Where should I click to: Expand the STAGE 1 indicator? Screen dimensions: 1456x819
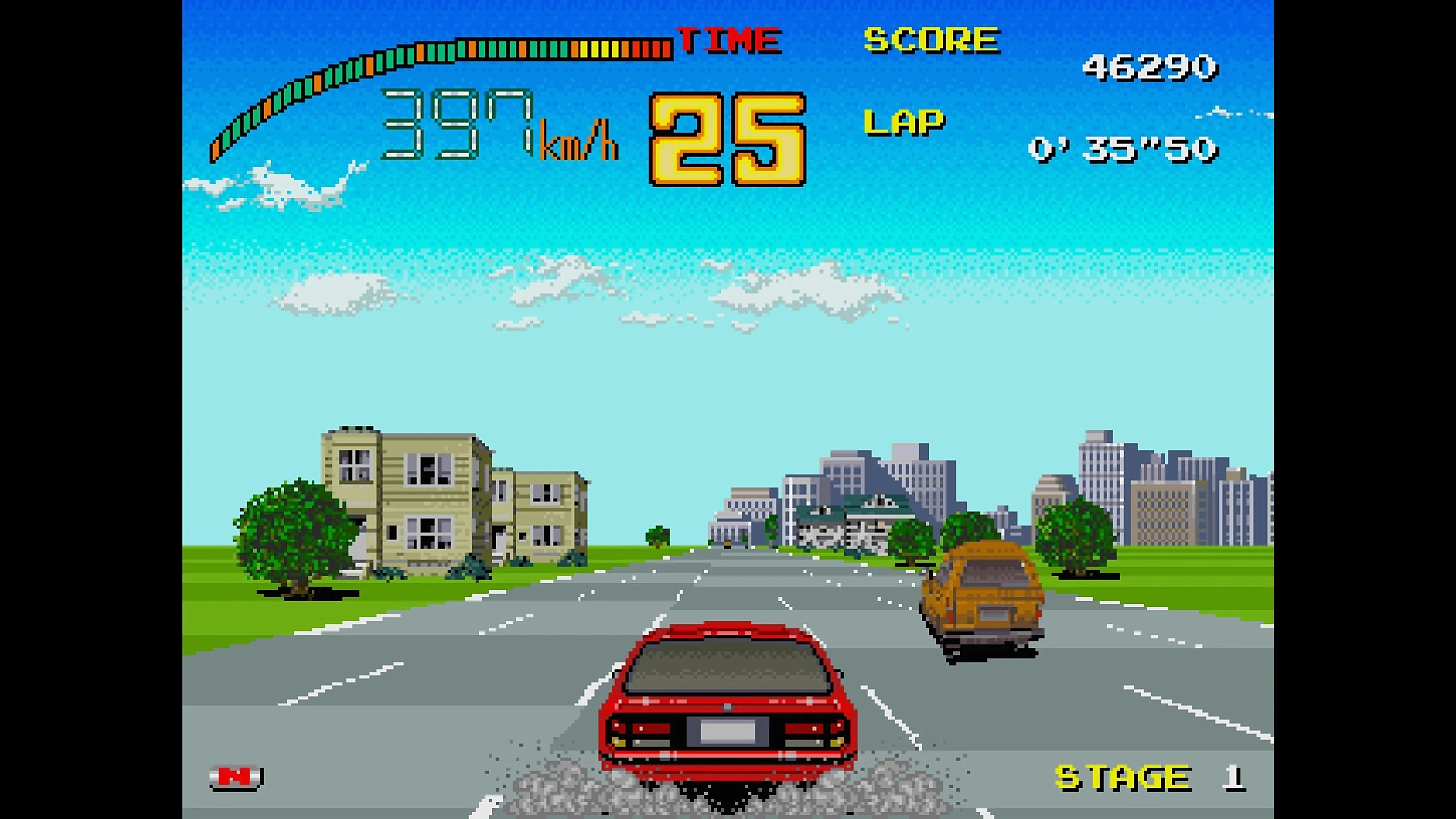click(1145, 776)
